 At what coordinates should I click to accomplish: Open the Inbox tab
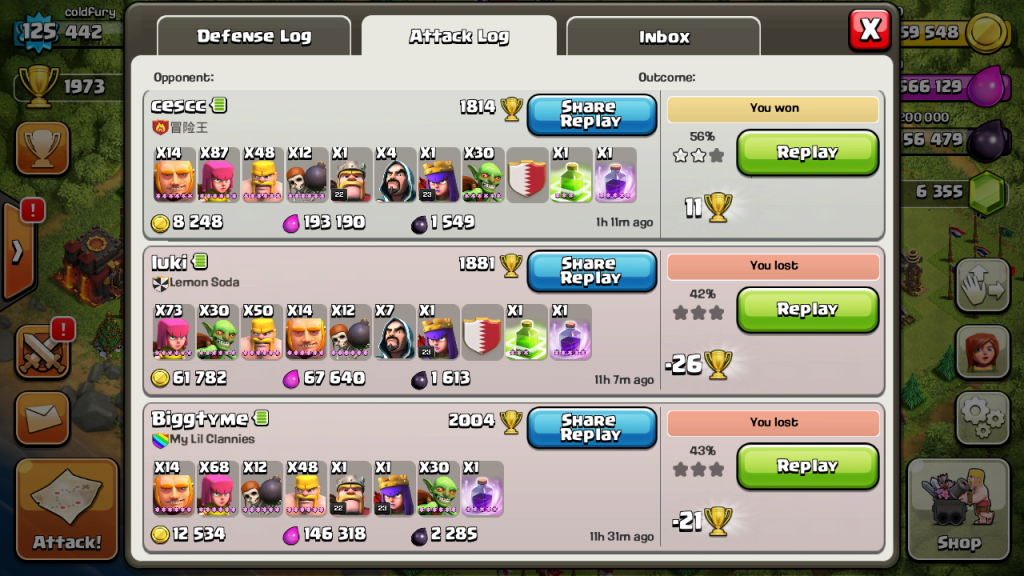point(663,37)
